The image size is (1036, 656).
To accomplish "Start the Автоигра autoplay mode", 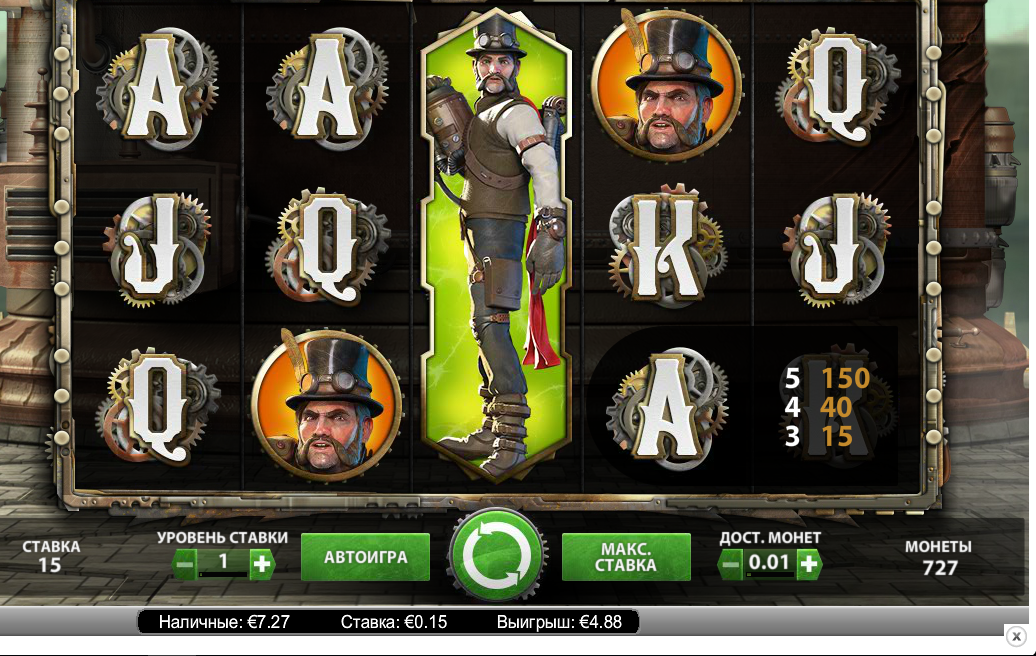I will [x=365, y=557].
